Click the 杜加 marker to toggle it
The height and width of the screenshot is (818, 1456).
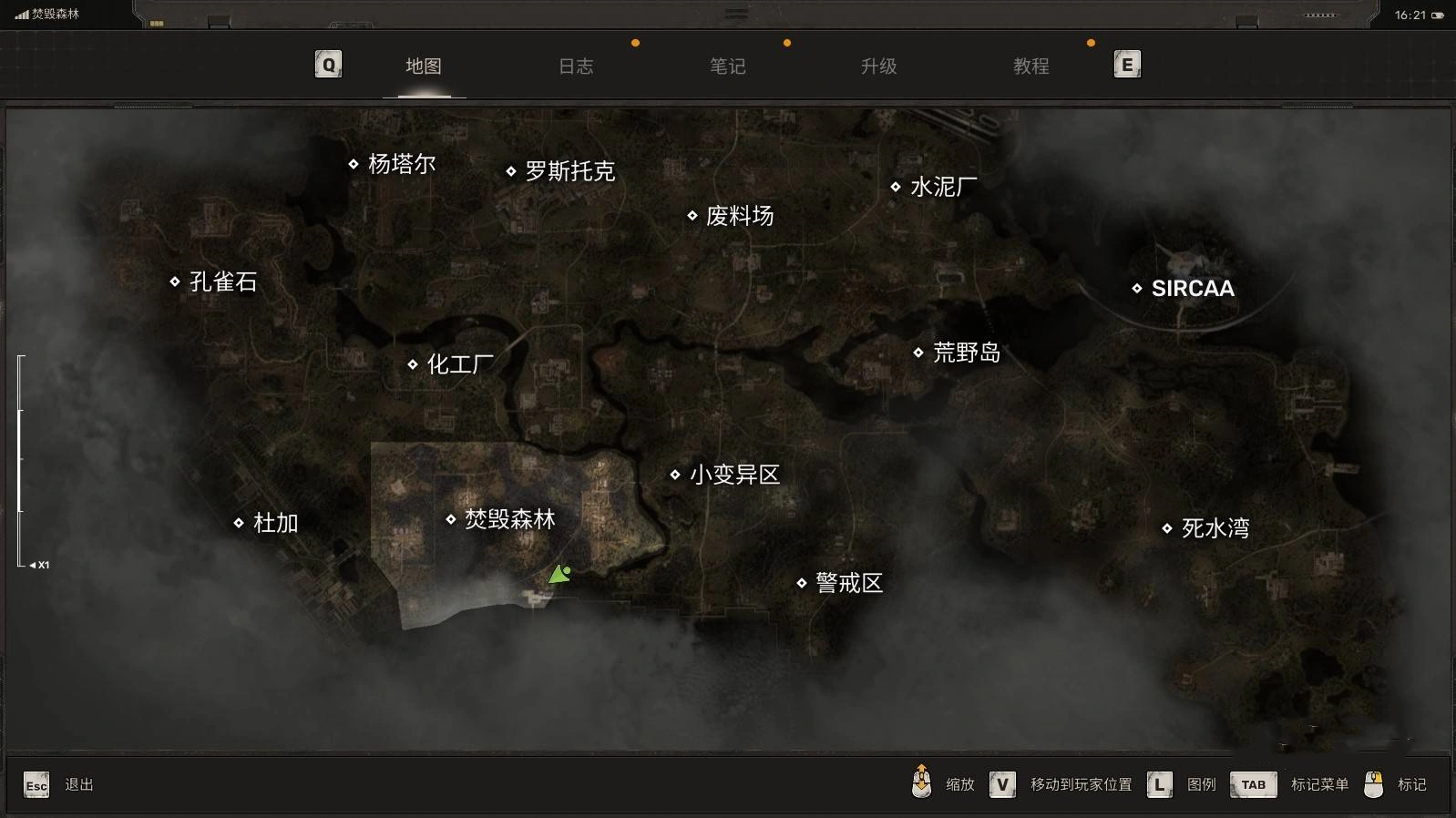pos(238,524)
